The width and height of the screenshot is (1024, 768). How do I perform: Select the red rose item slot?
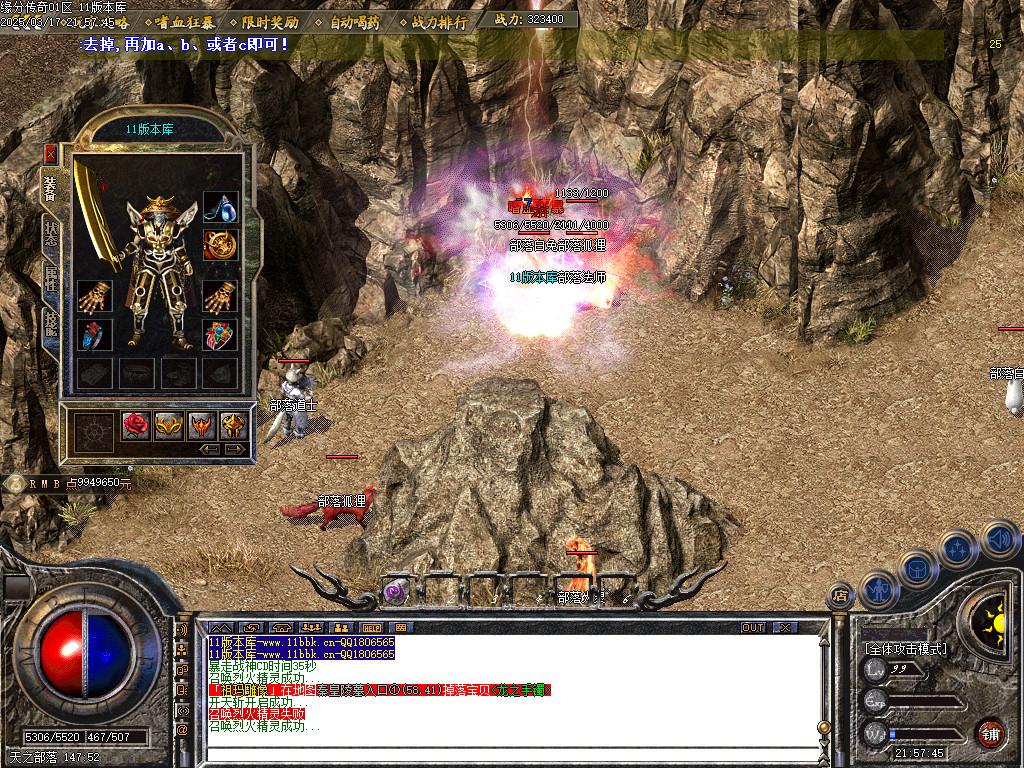(x=136, y=426)
